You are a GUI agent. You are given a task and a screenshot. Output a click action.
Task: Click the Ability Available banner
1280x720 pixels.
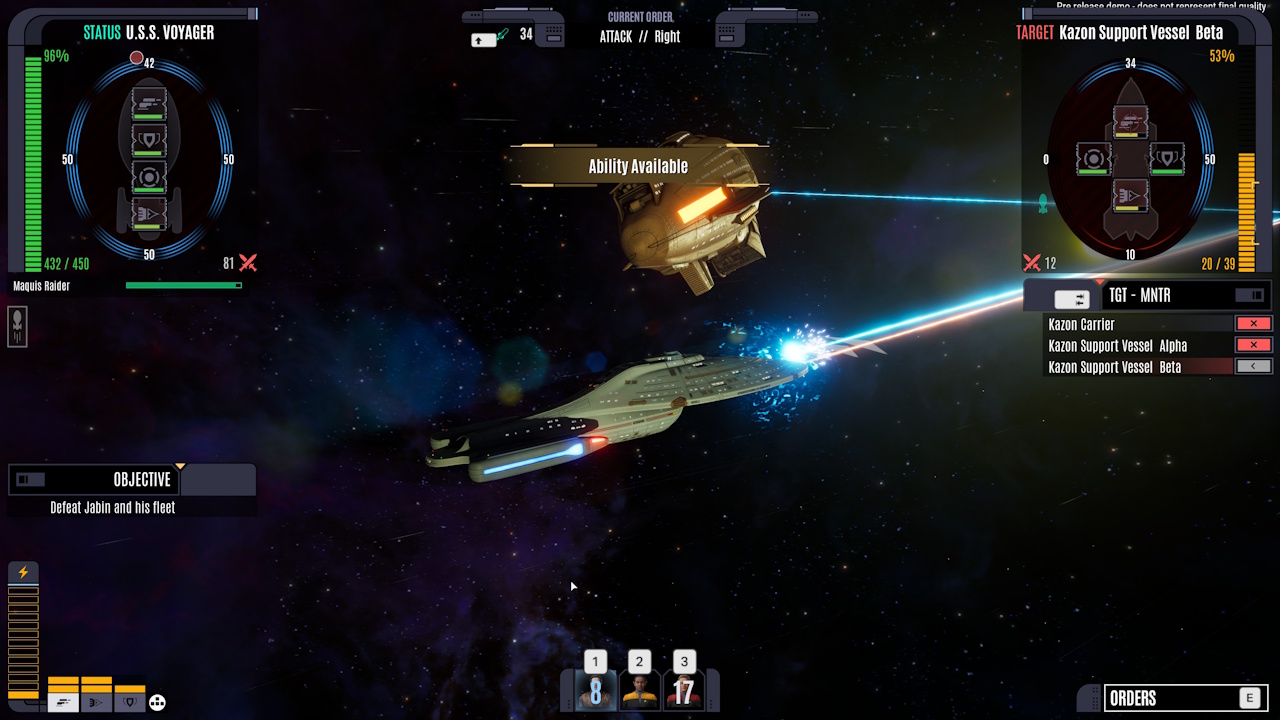pyautogui.click(x=639, y=165)
